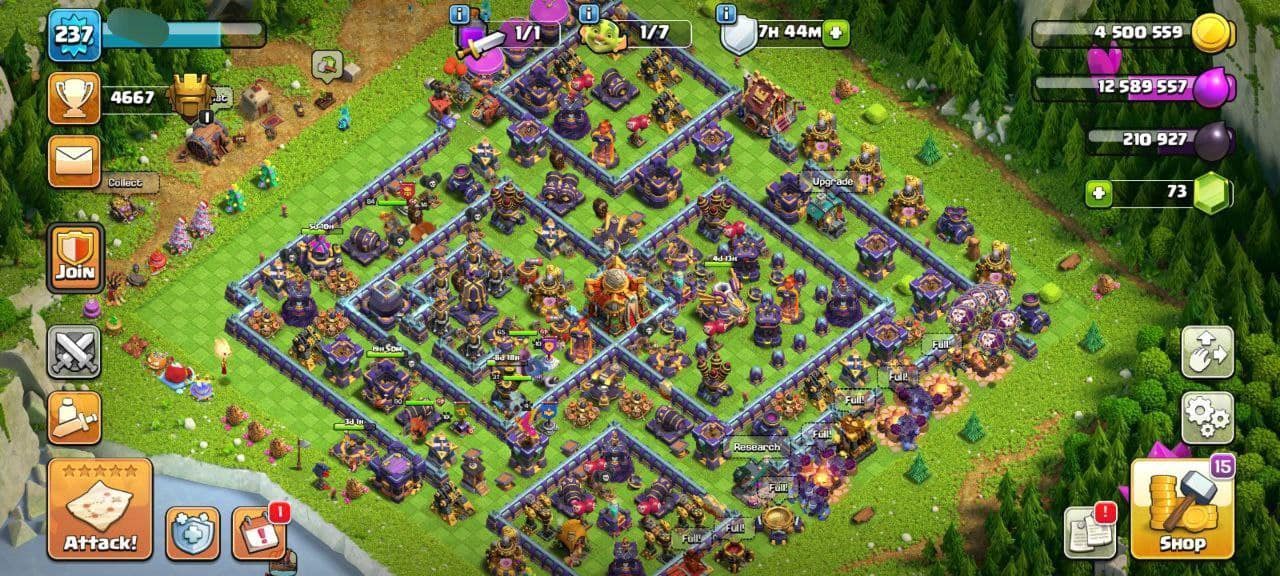This screenshot has height=576, width=1280.
Task: Add more gems with the green plus
Action: [1099, 192]
